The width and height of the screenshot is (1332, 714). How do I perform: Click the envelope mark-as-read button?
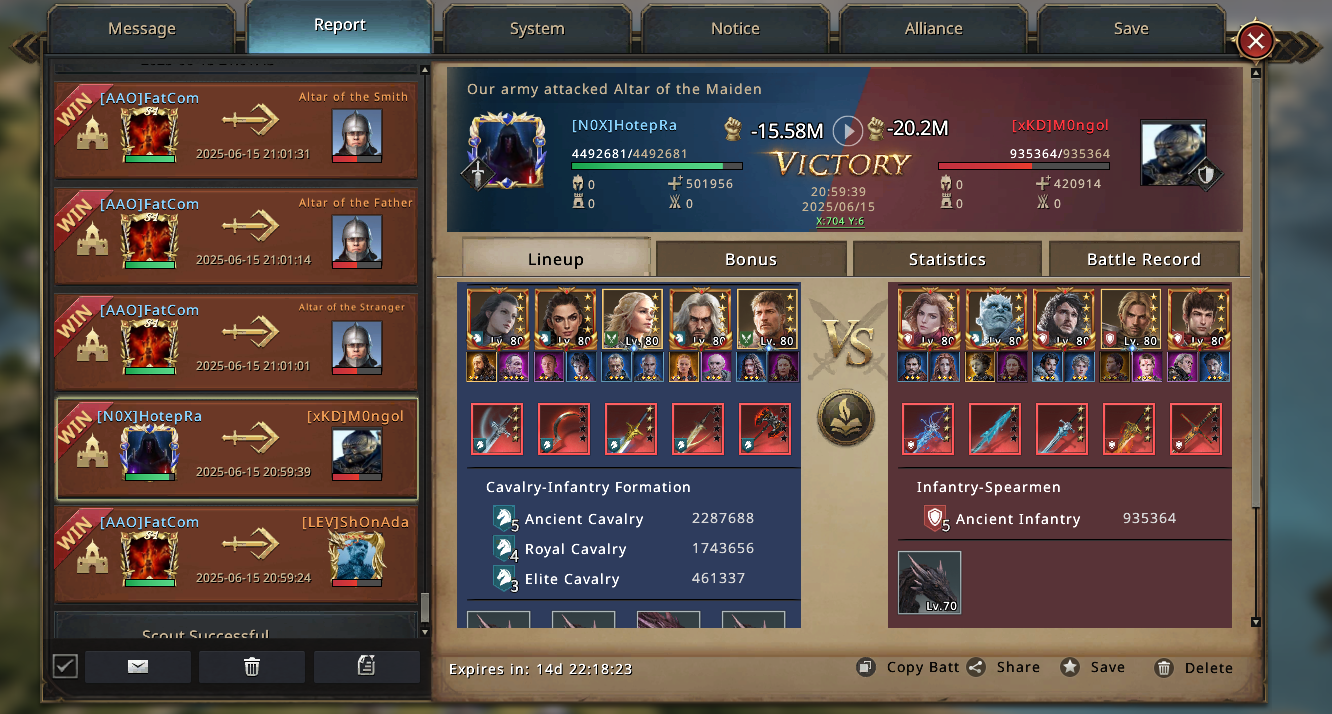point(138,667)
